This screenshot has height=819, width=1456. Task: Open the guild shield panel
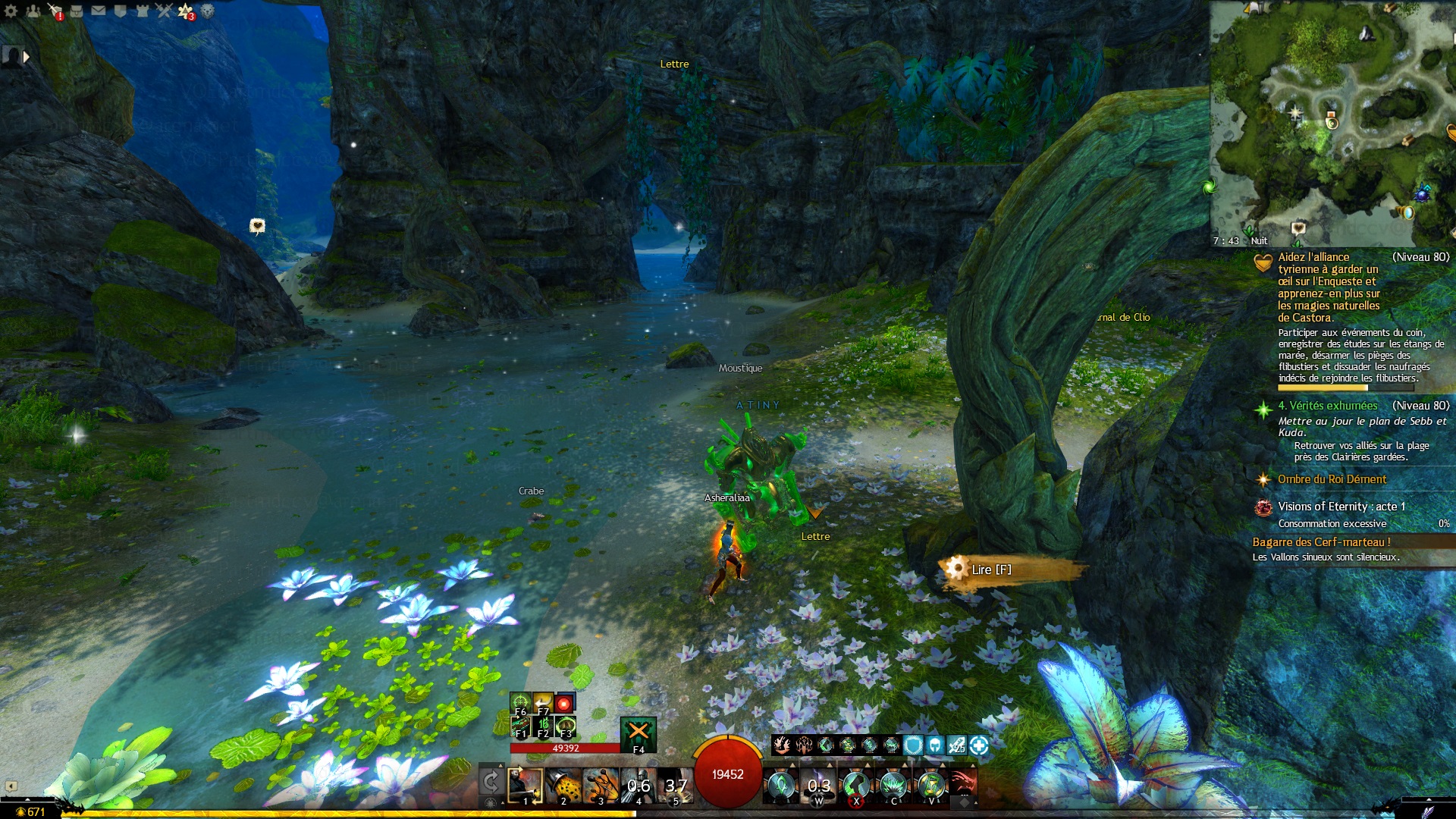(120, 11)
